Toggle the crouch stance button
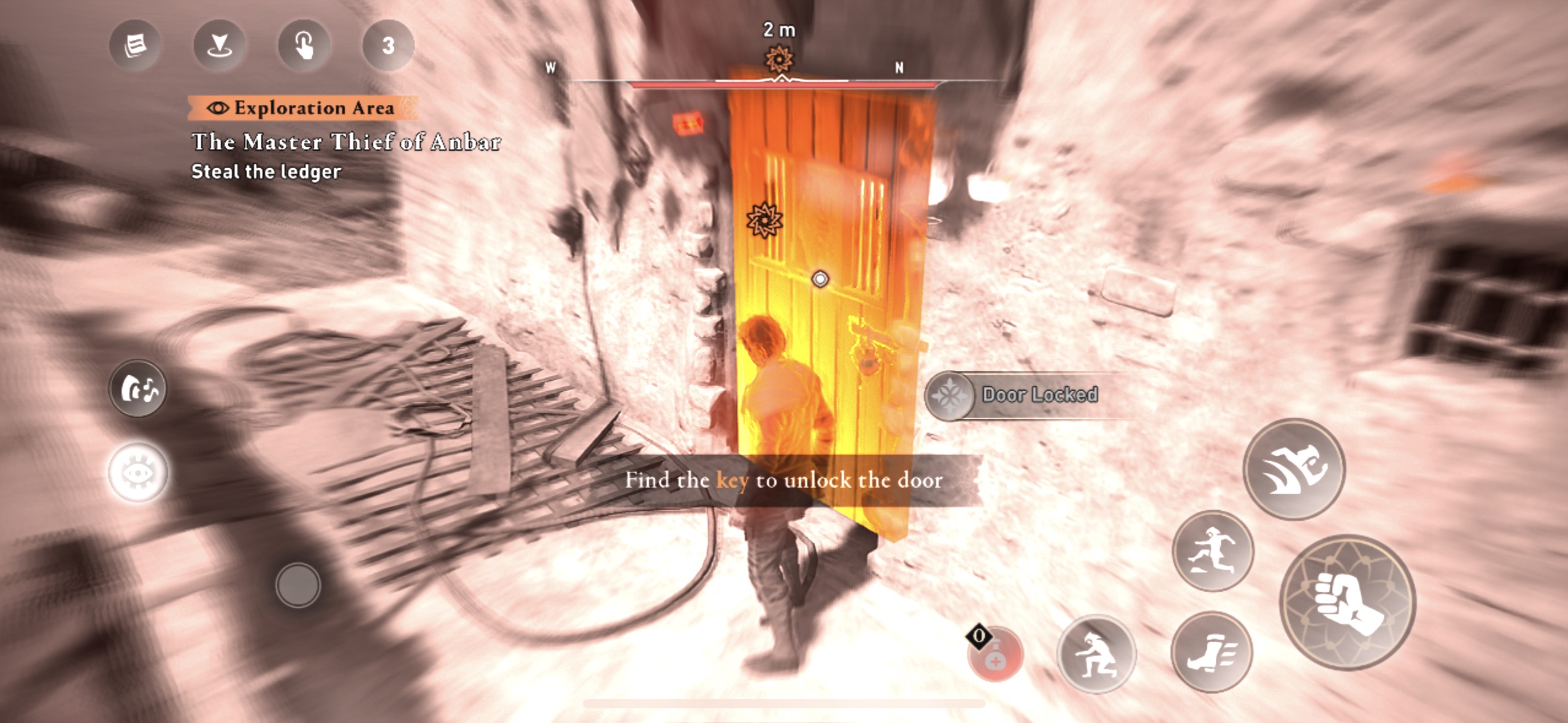Screen dimensions: 1568x723 click(x=1096, y=654)
